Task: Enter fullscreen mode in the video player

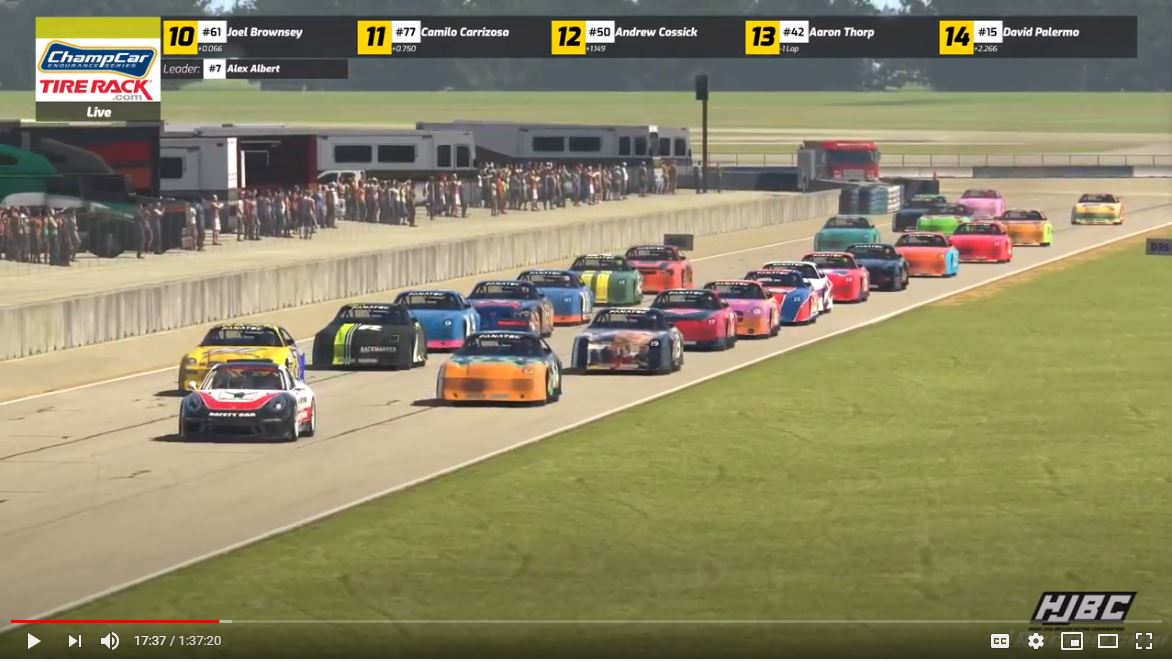Action: point(1143,641)
